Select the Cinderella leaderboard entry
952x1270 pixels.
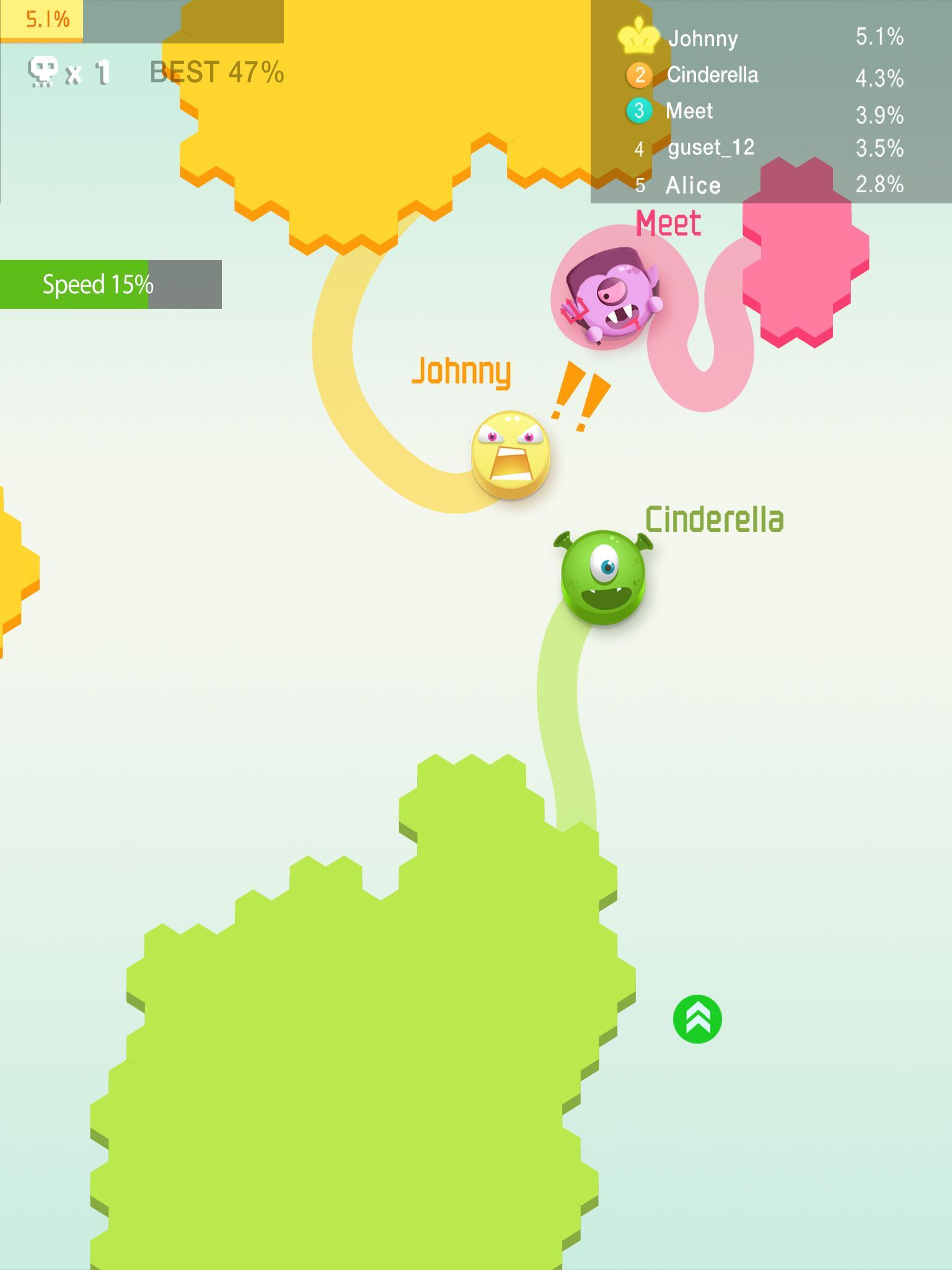[713, 74]
